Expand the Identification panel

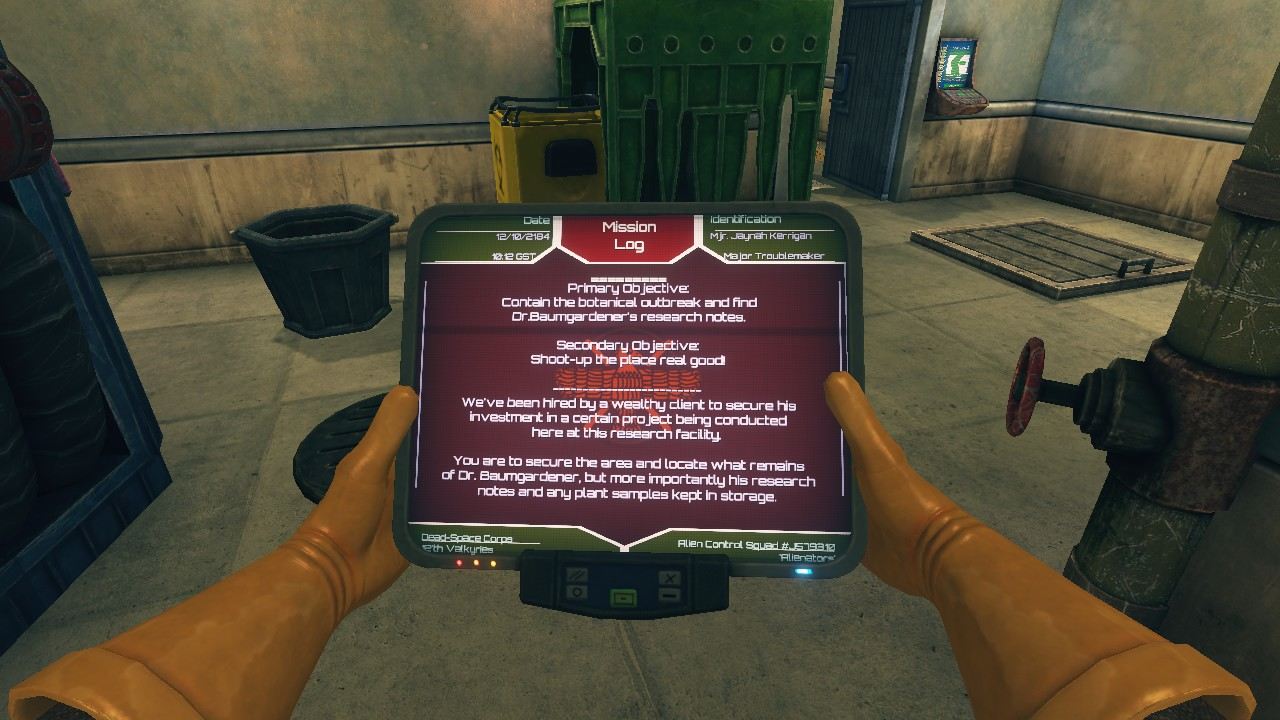[x=746, y=219]
